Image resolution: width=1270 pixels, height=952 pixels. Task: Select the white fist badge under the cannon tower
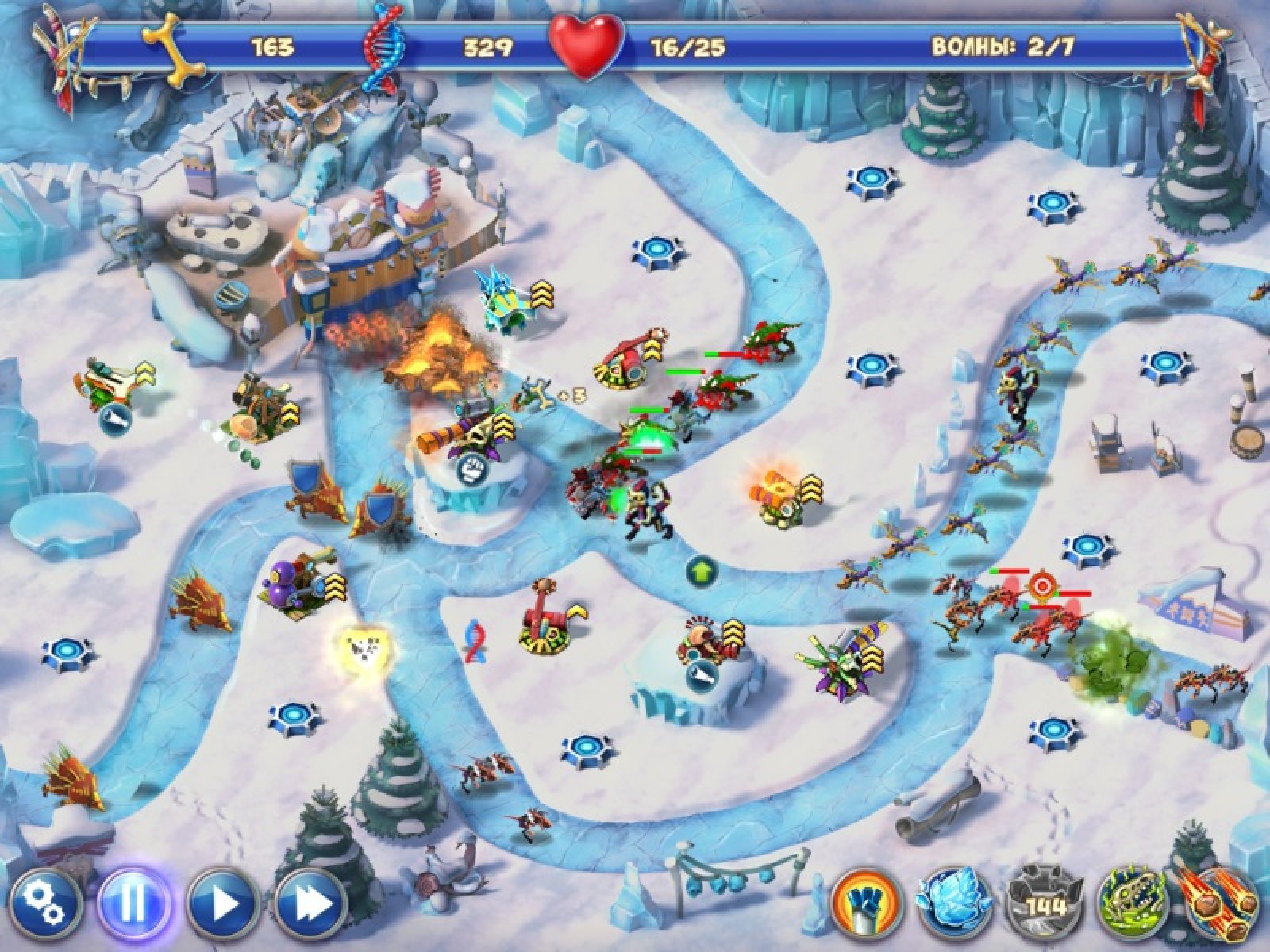tap(472, 468)
